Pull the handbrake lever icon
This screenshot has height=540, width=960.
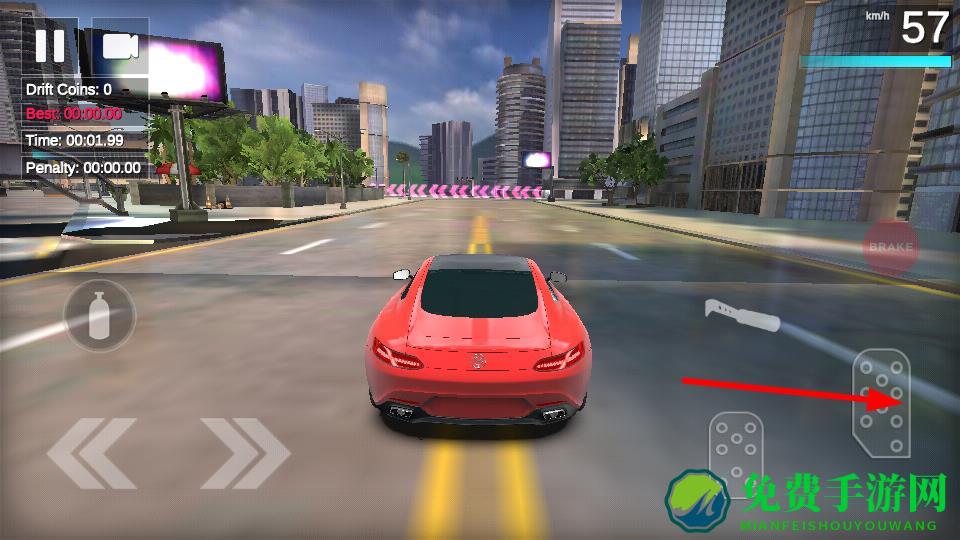pyautogui.click(x=741, y=314)
